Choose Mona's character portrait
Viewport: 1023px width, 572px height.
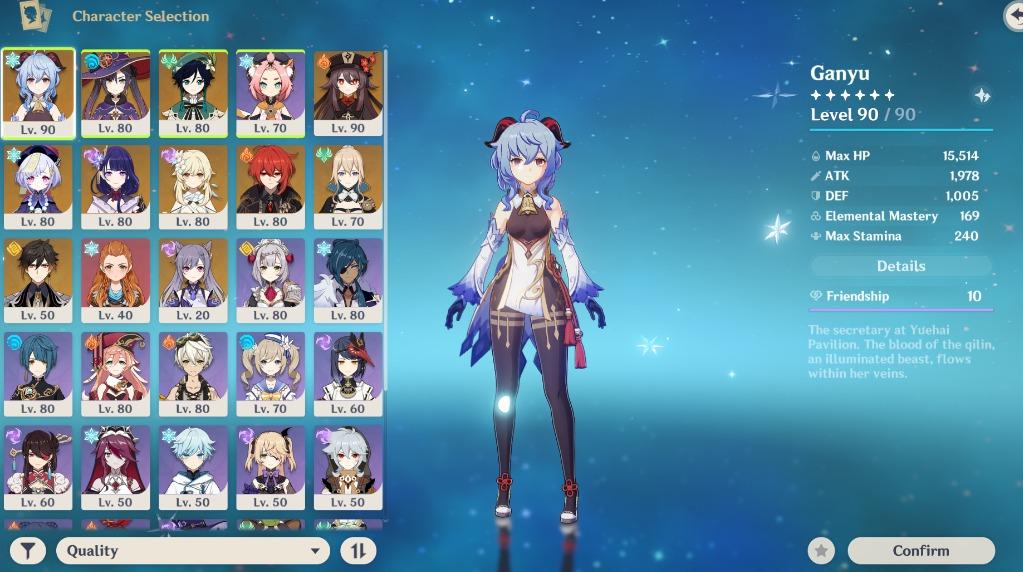[x=116, y=92]
